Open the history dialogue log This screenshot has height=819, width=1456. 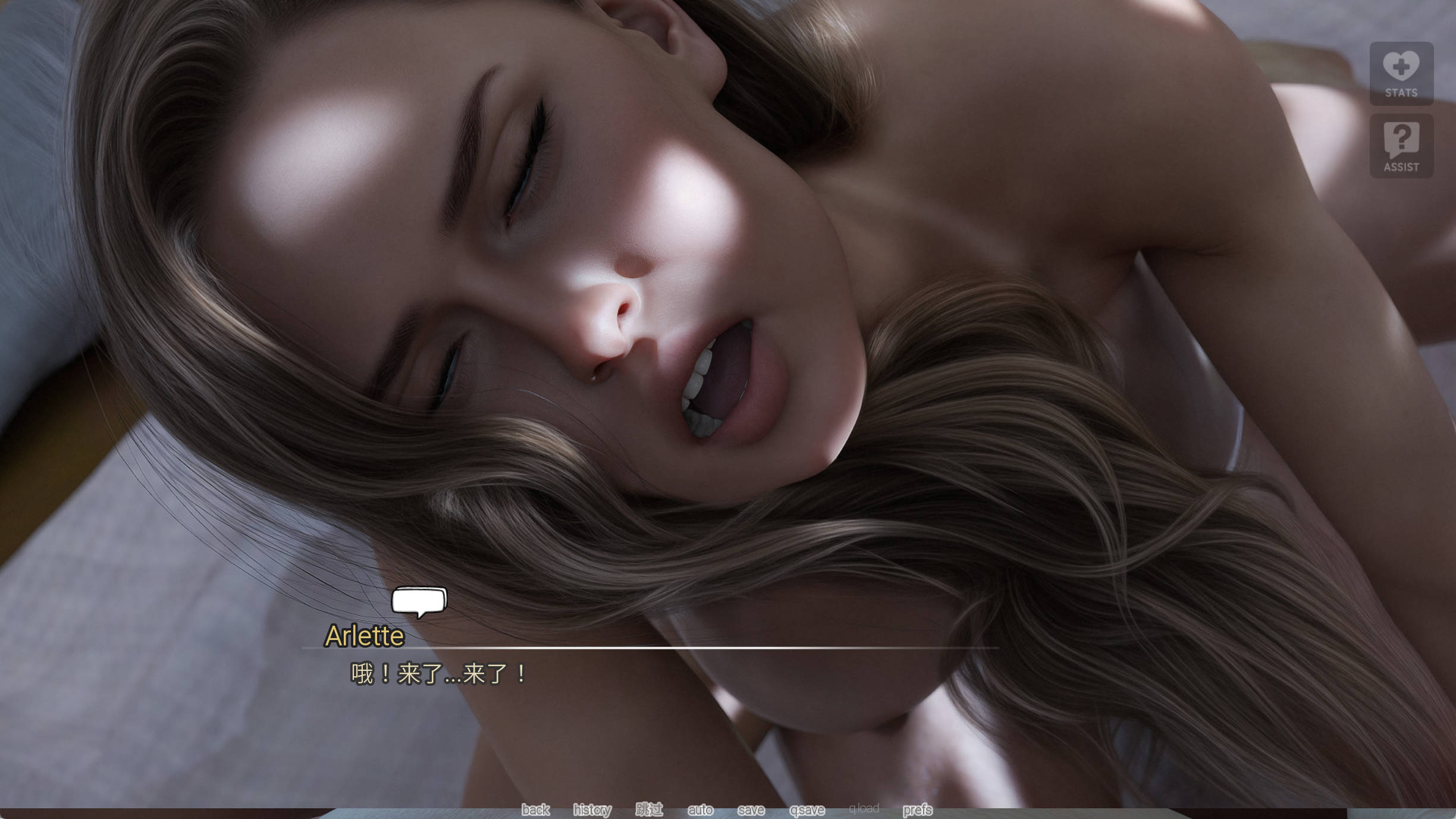(x=592, y=809)
